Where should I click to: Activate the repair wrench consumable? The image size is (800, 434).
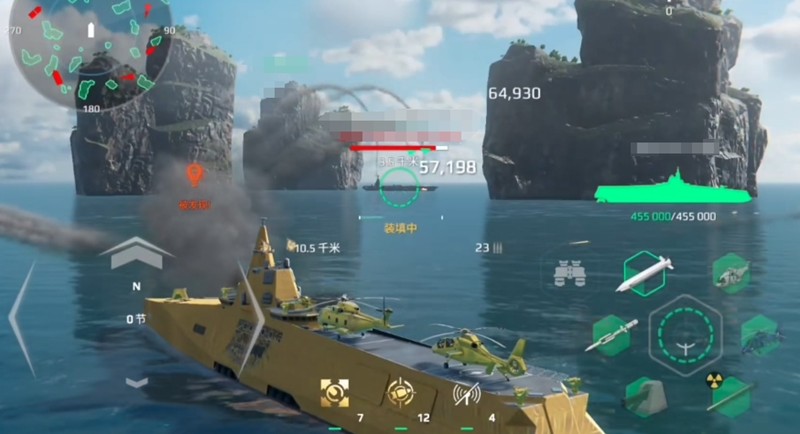pyautogui.click(x=332, y=393)
